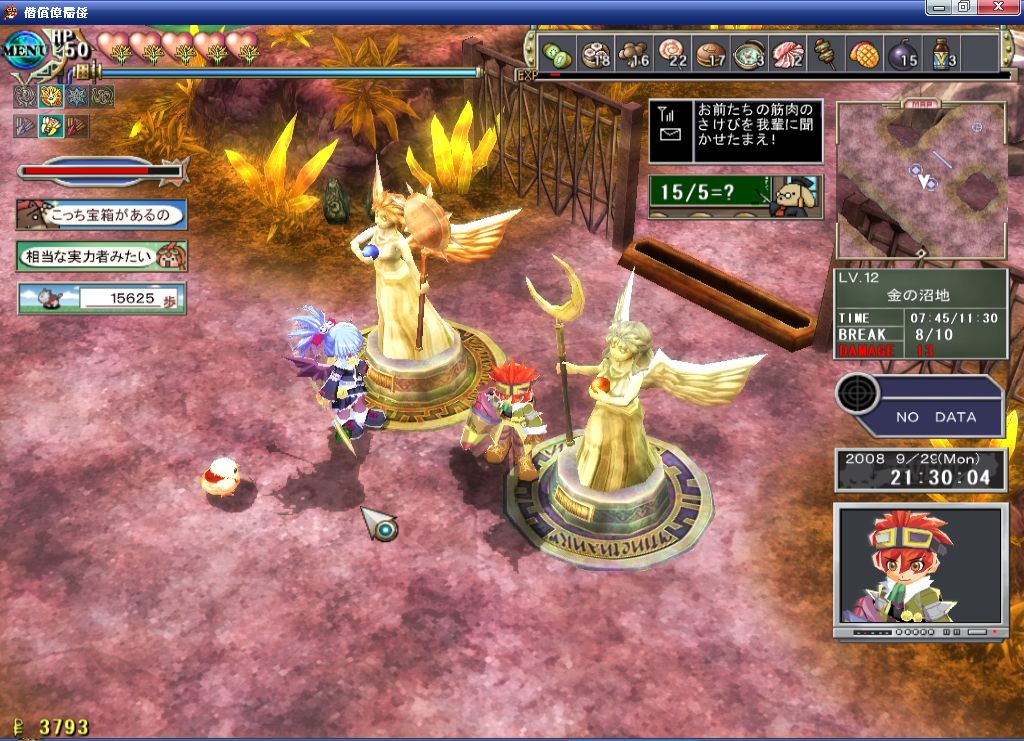This screenshot has width=1024, height=741.
Task: Select the black bomb item slot
Action: pyautogui.click(x=901, y=53)
